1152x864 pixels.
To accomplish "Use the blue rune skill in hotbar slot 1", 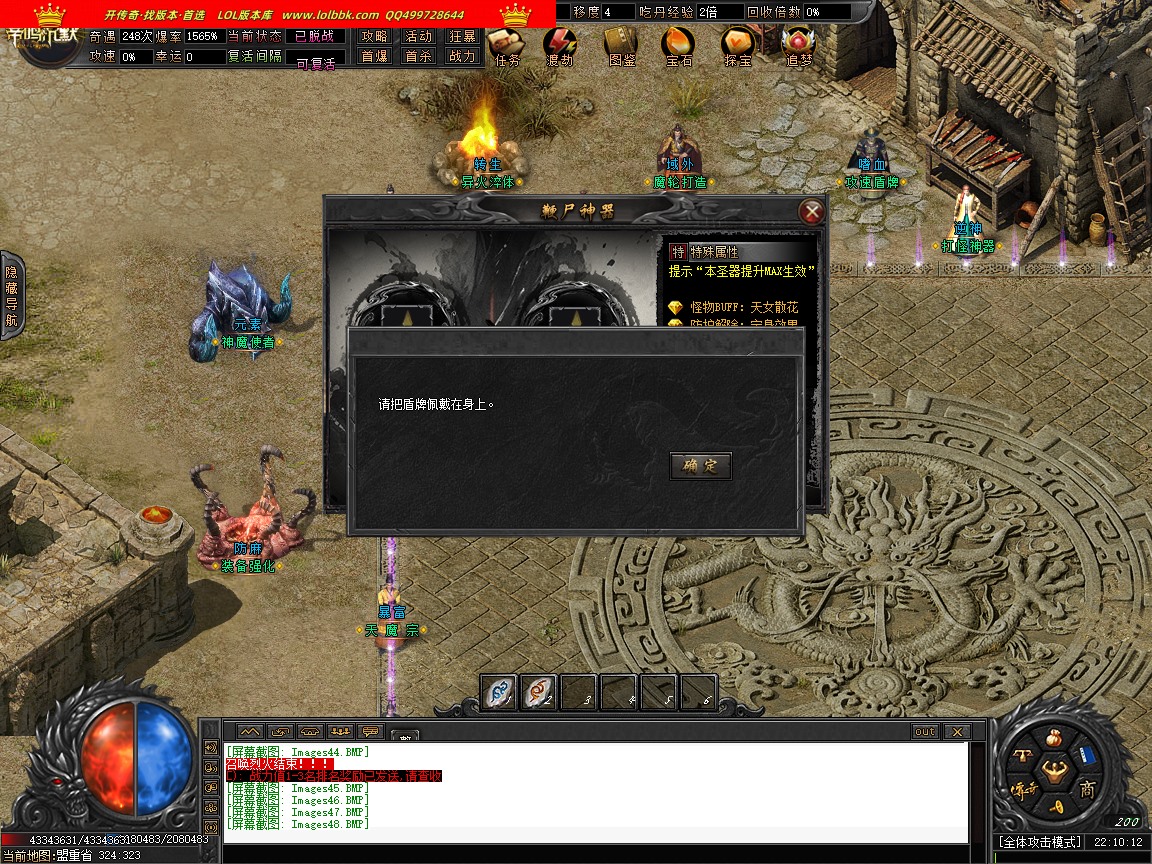I will [x=499, y=692].
